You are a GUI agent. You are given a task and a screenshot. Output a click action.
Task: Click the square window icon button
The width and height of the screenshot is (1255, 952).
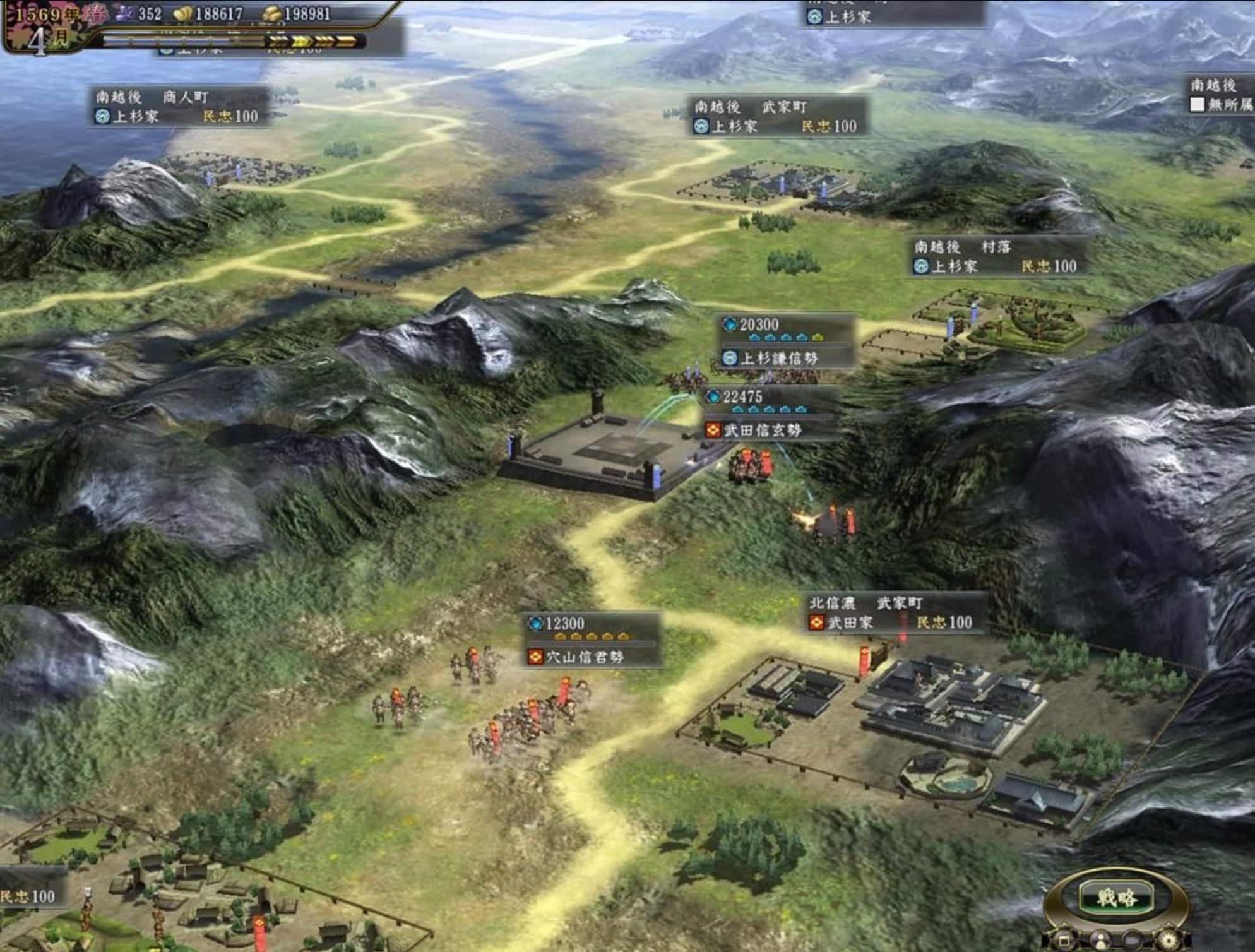coord(1064,941)
